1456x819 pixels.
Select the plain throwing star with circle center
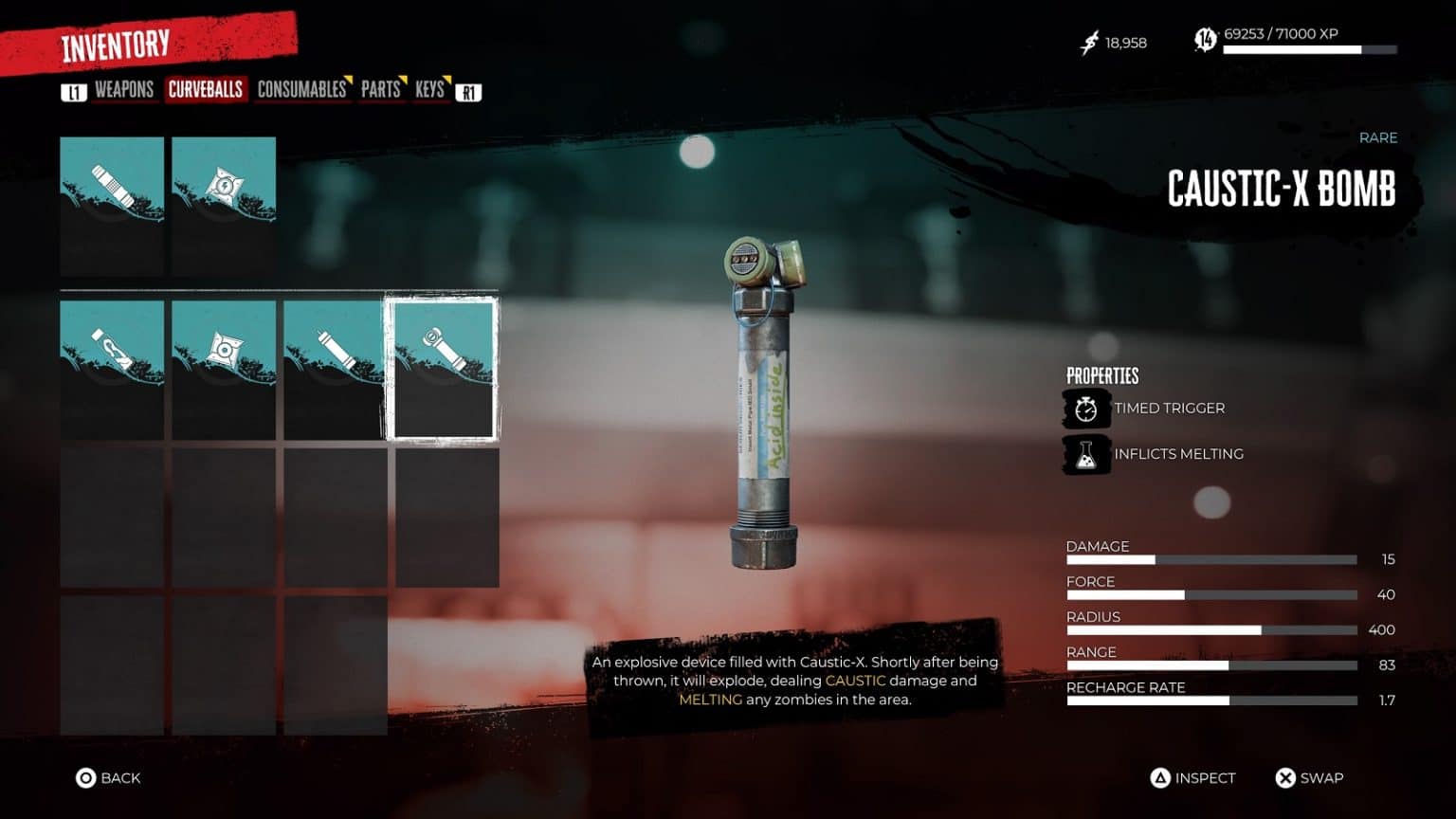(224, 370)
